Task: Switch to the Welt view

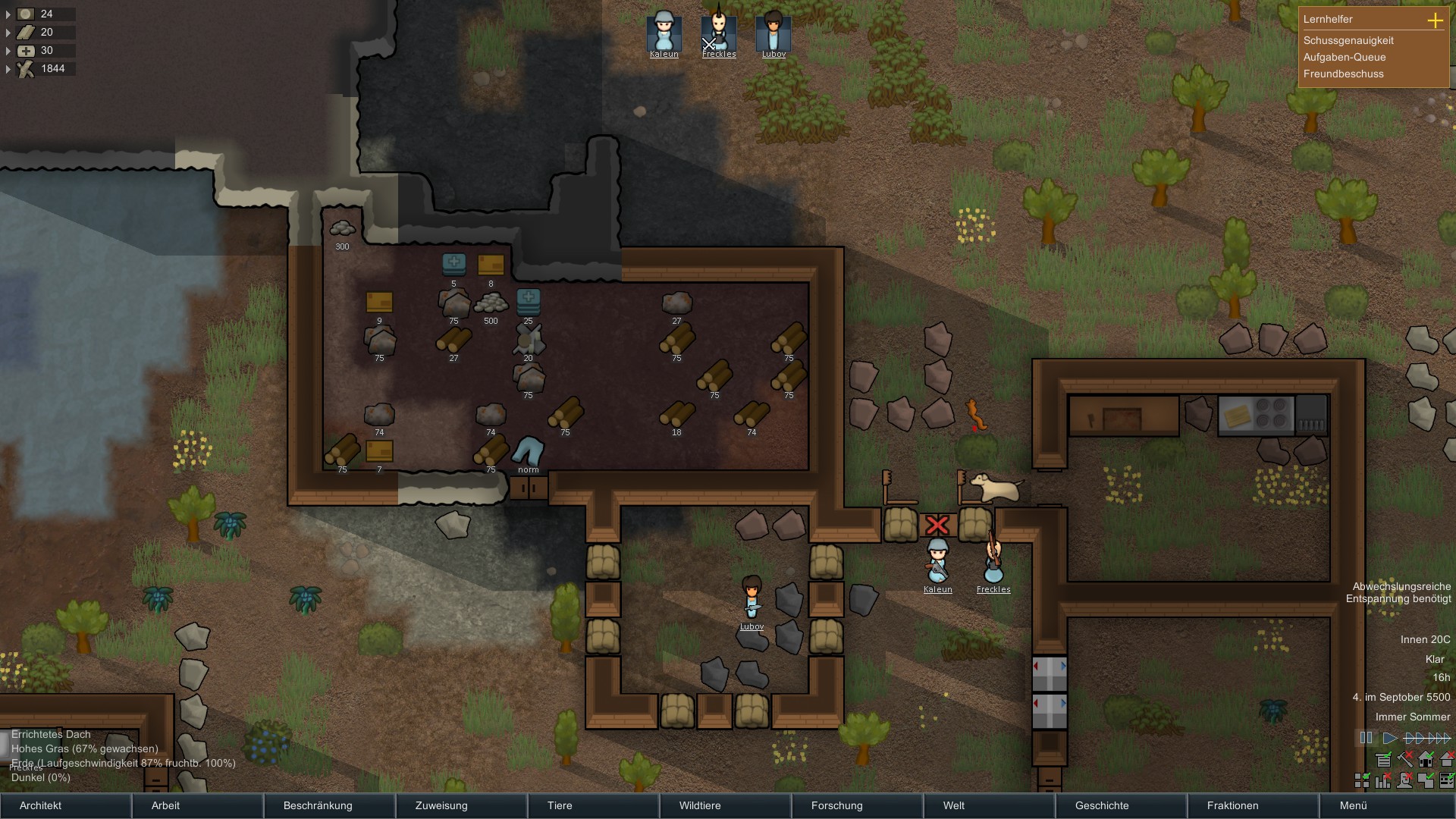Action: click(x=989, y=805)
